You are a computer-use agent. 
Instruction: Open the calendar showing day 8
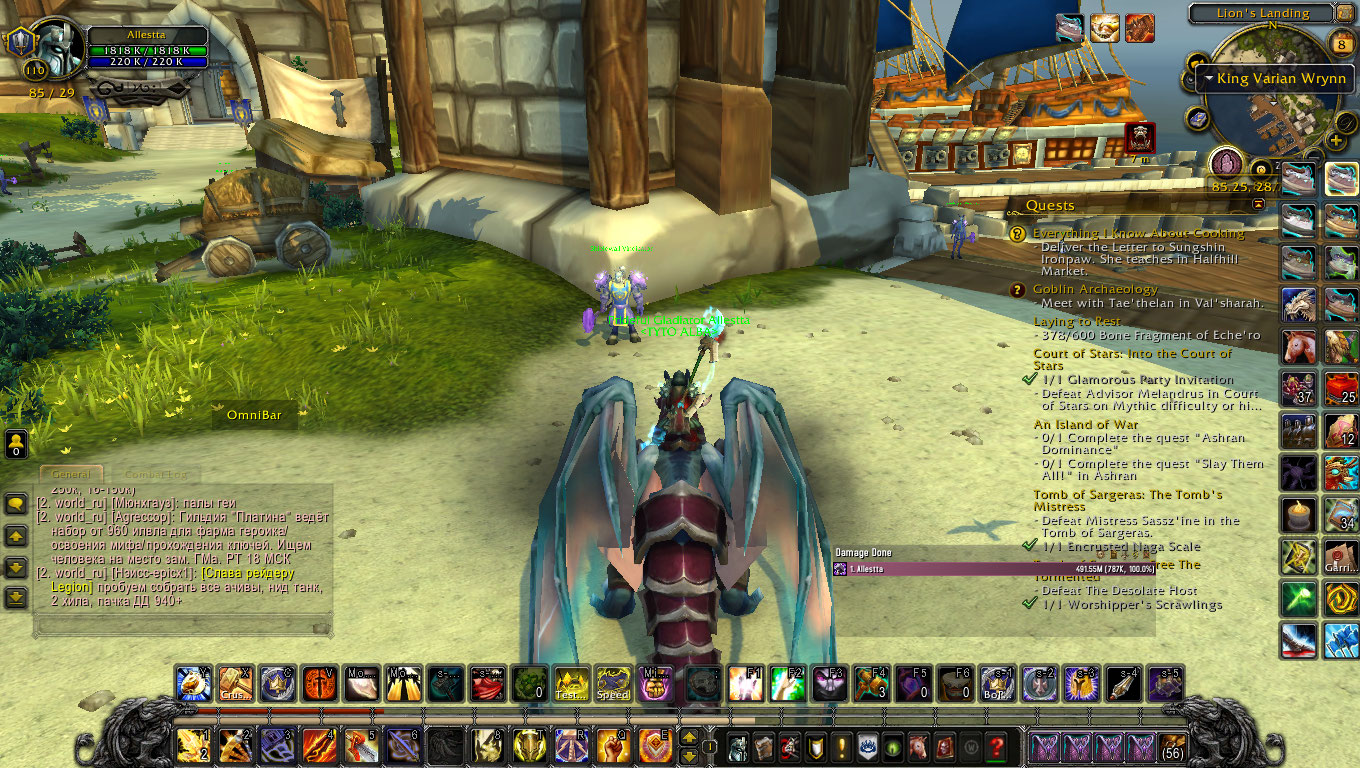(x=1343, y=43)
